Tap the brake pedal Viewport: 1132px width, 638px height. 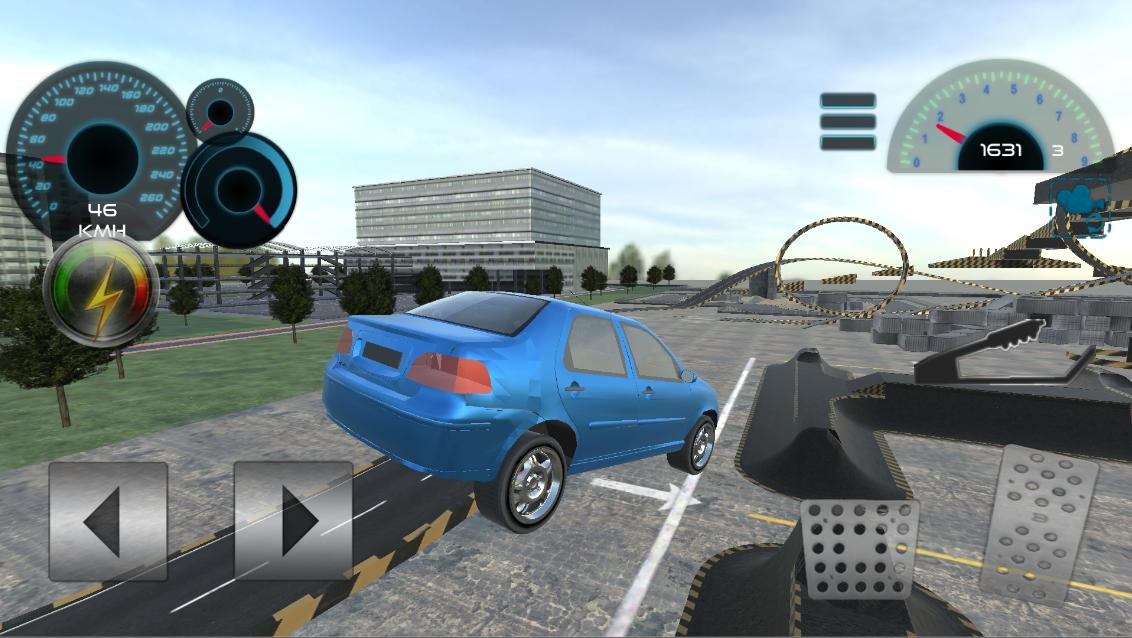pos(859,549)
